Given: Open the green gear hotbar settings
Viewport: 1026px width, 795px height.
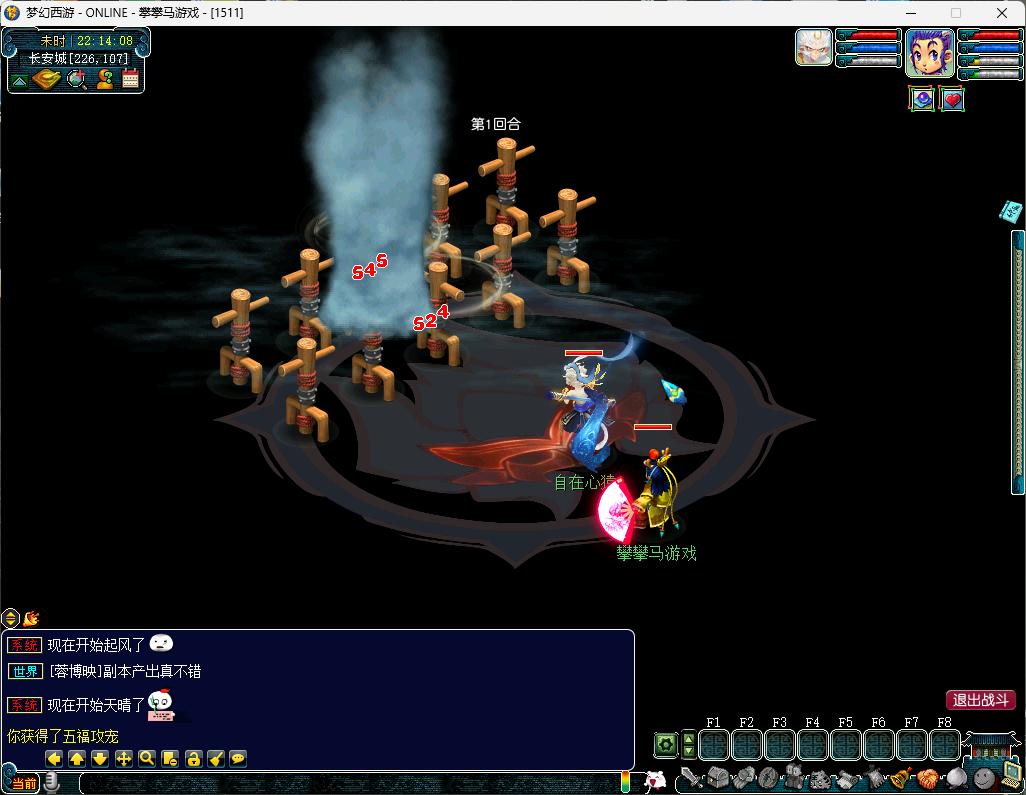Looking at the screenshot, I should tap(665, 744).
